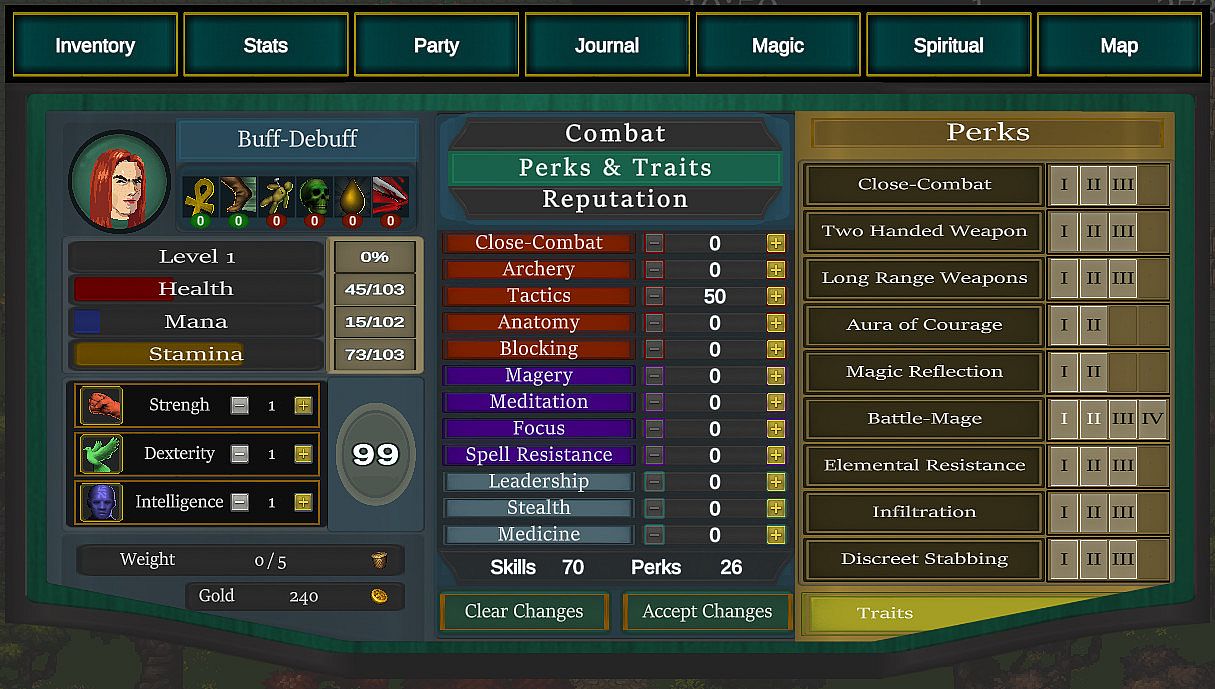This screenshot has height=689, width=1215.
Task: Open the Party tab
Action: coord(436,45)
